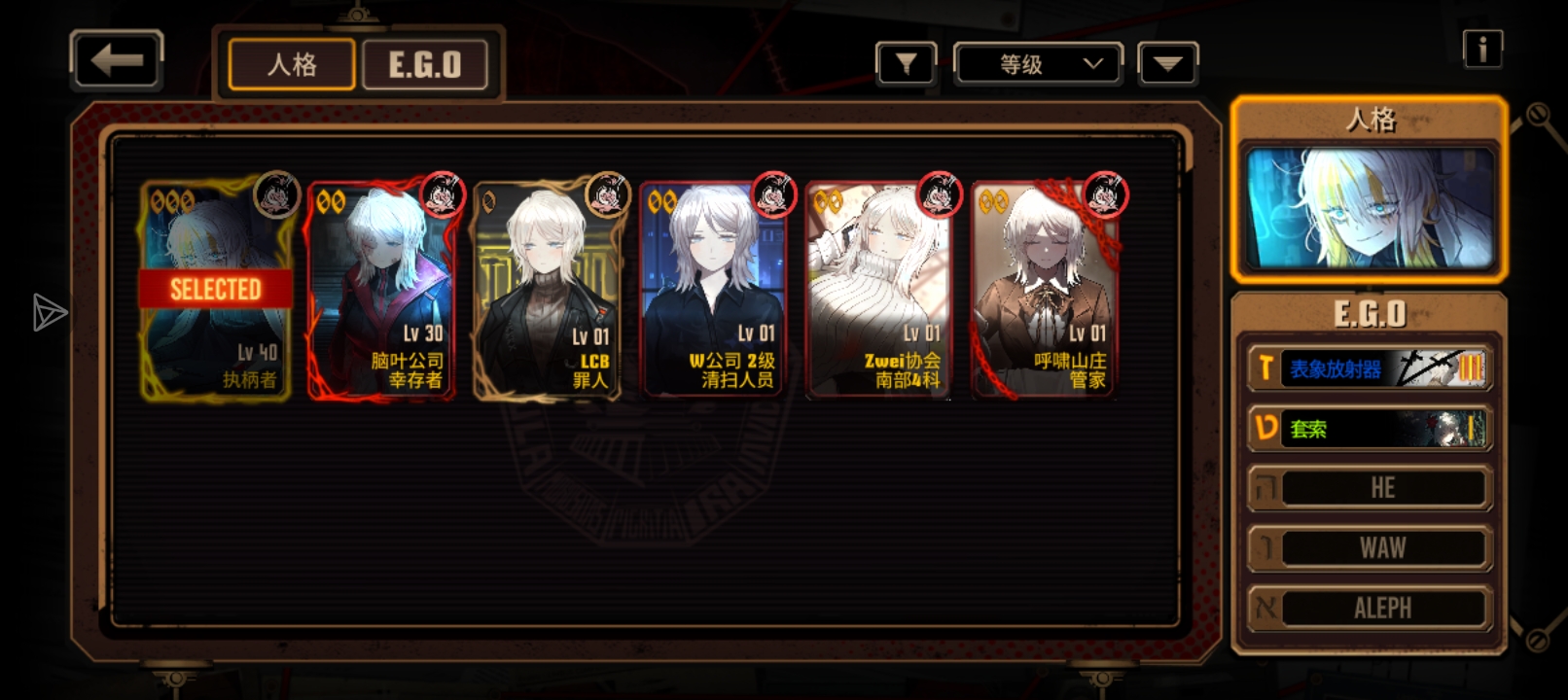Toggle the sort order arrow button
The width and height of the screenshot is (1568, 700).
click(x=1167, y=65)
